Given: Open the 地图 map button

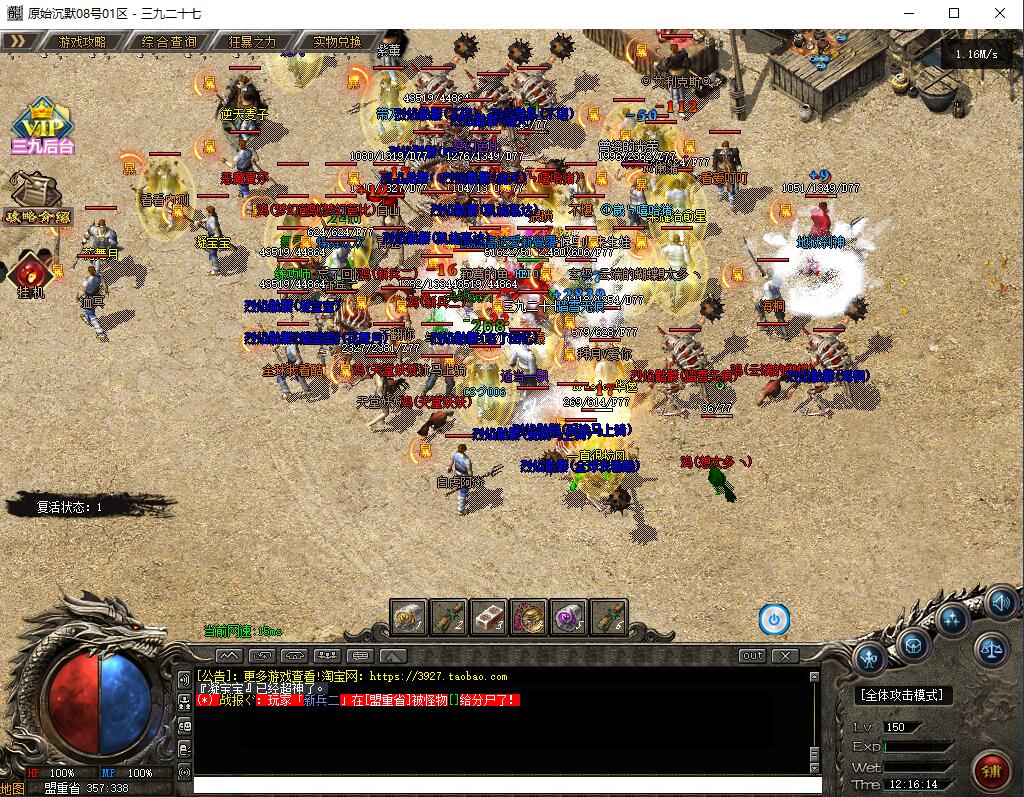Looking at the screenshot, I should pyautogui.click(x=12, y=788).
